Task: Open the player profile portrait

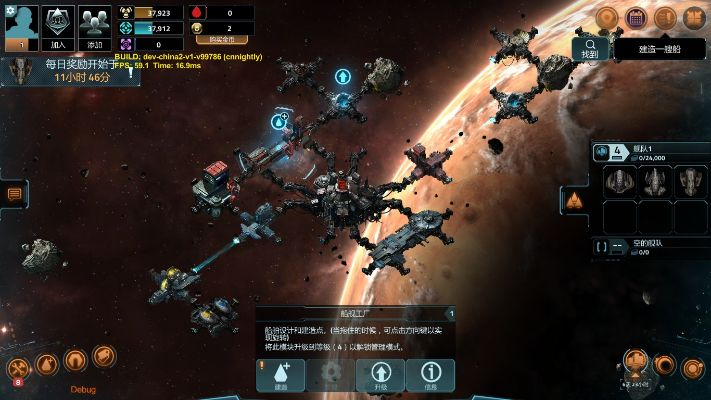Action: pos(21,25)
